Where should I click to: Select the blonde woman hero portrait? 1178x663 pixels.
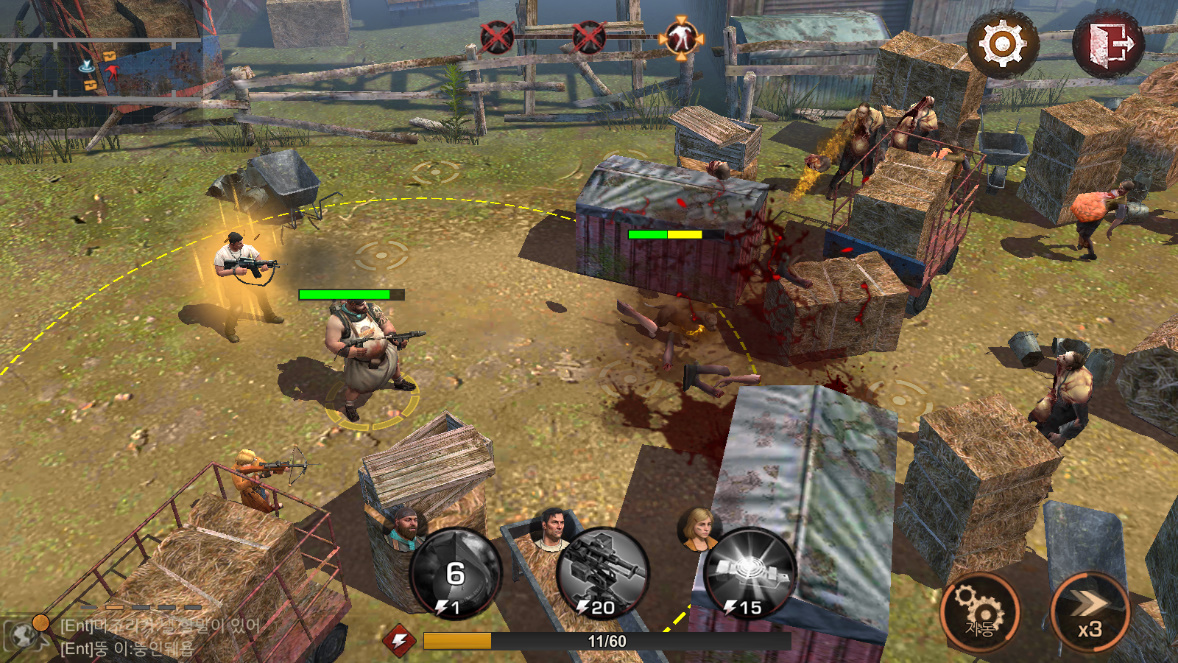[x=700, y=525]
